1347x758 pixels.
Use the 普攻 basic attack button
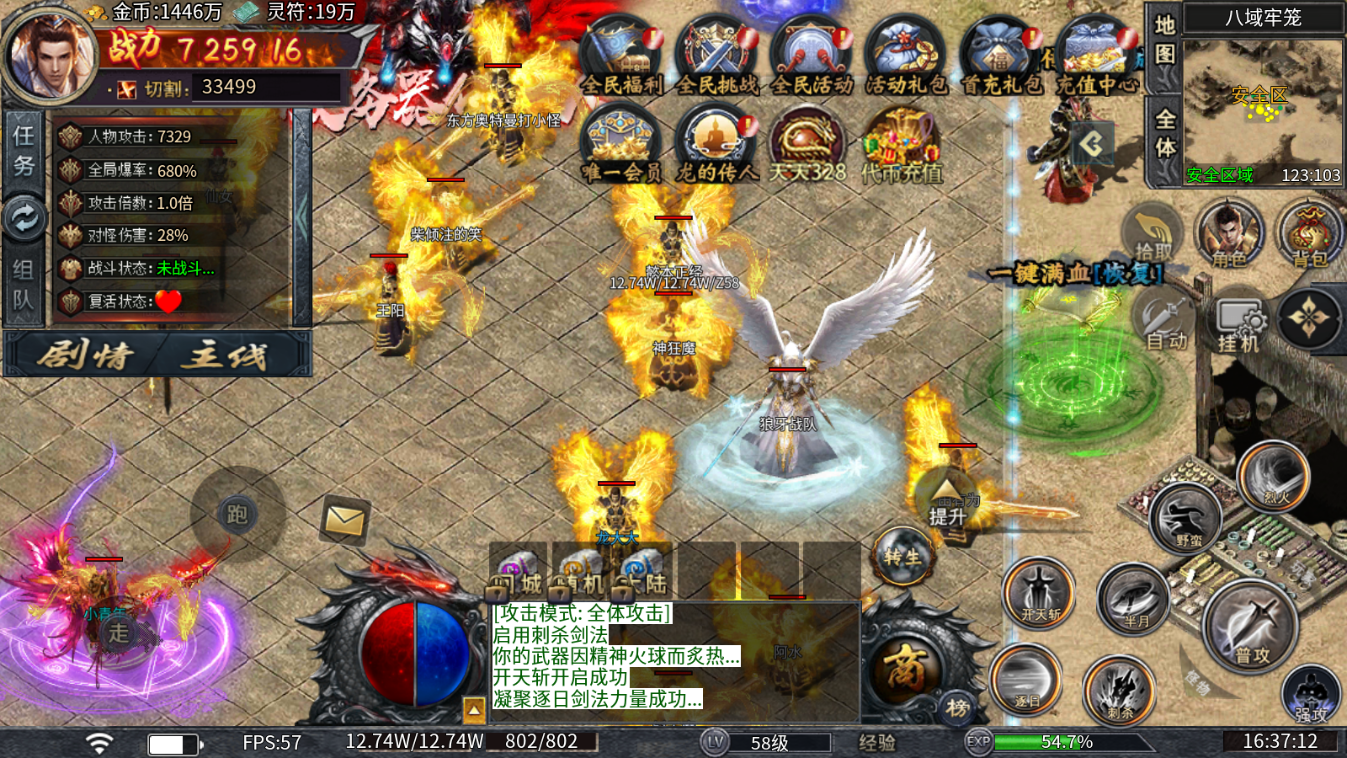point(1250,627)
